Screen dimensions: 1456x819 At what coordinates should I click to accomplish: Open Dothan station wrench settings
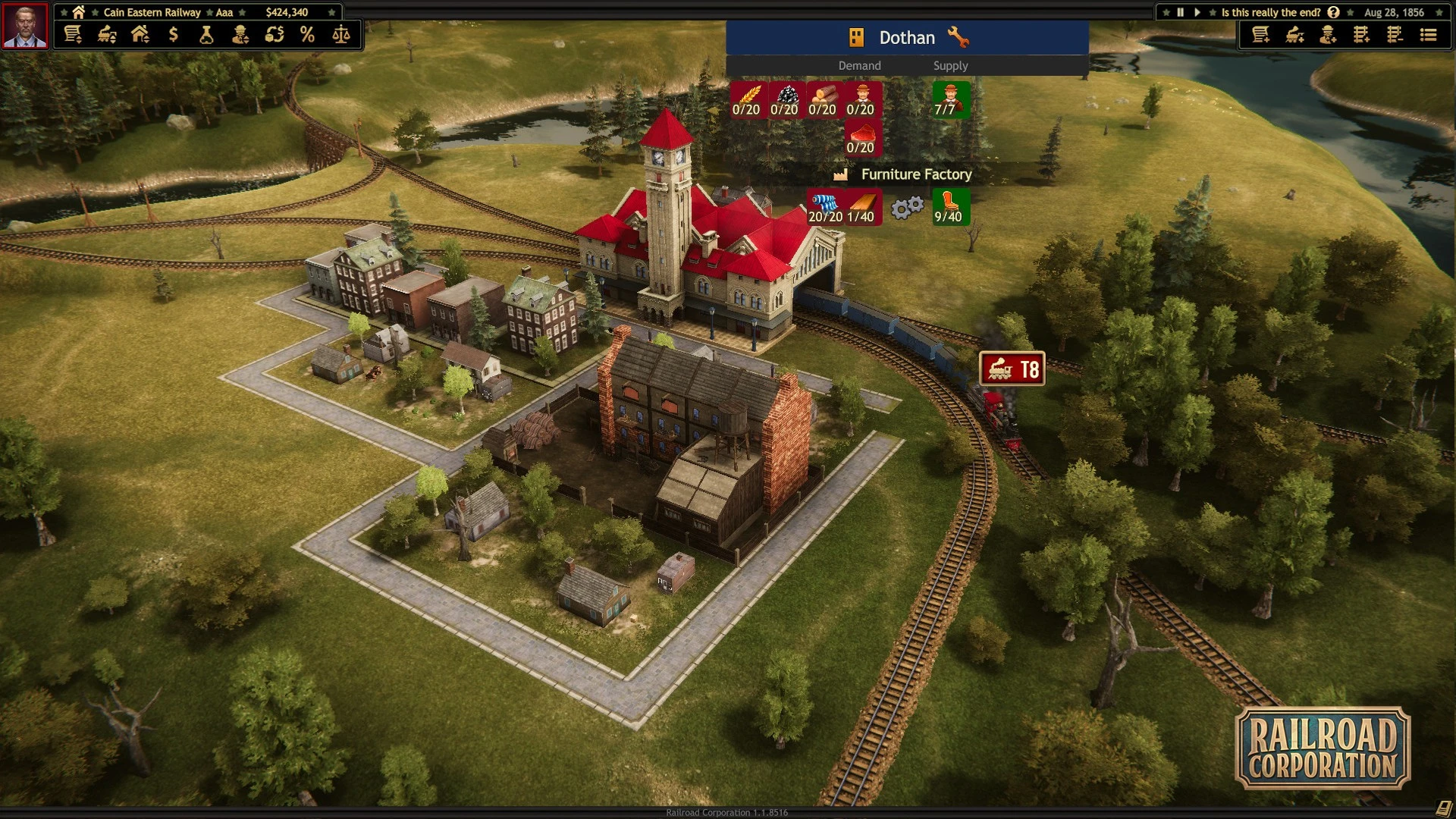click(958, 37)
